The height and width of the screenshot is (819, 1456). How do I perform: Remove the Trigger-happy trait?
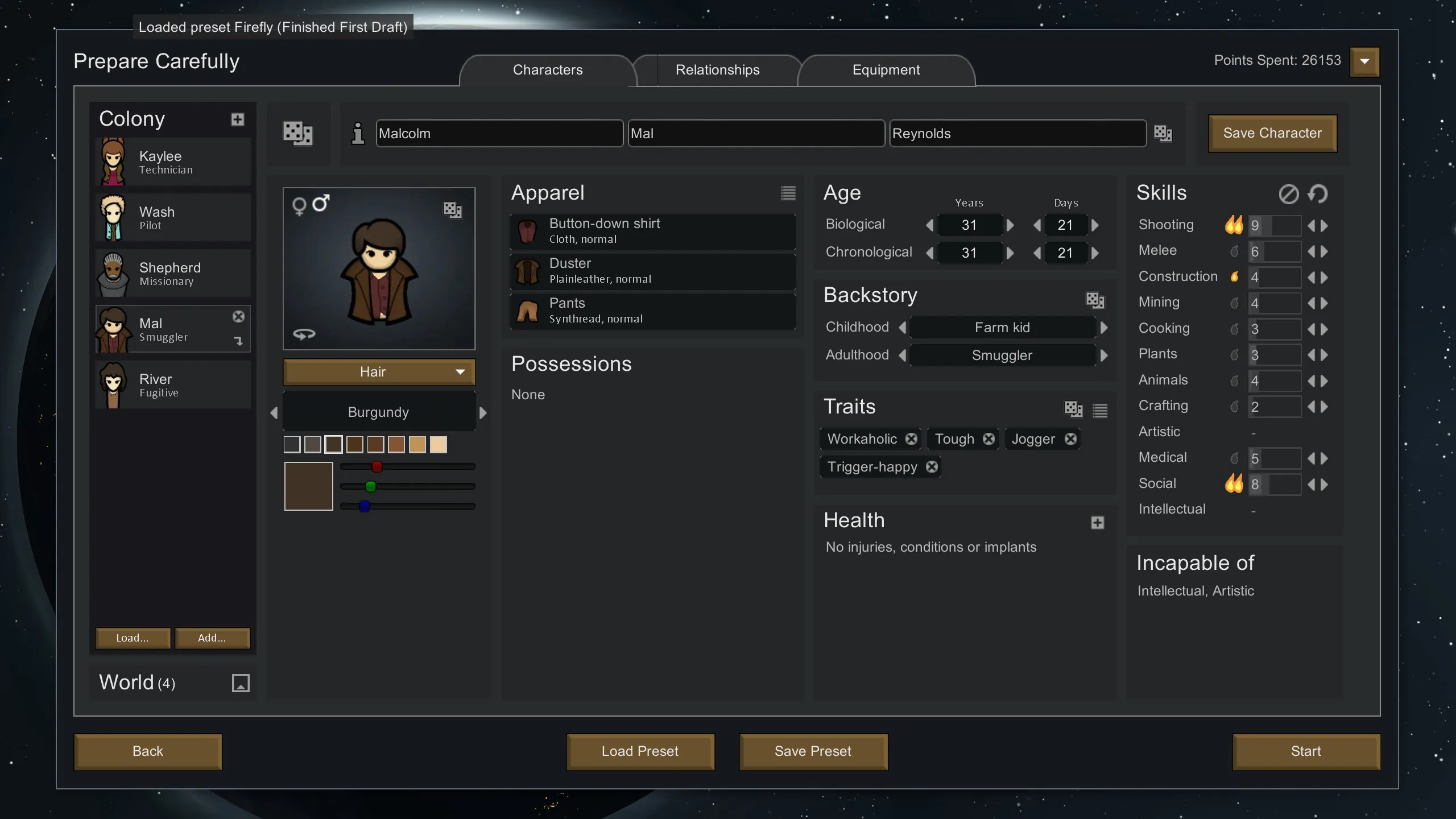932,467
